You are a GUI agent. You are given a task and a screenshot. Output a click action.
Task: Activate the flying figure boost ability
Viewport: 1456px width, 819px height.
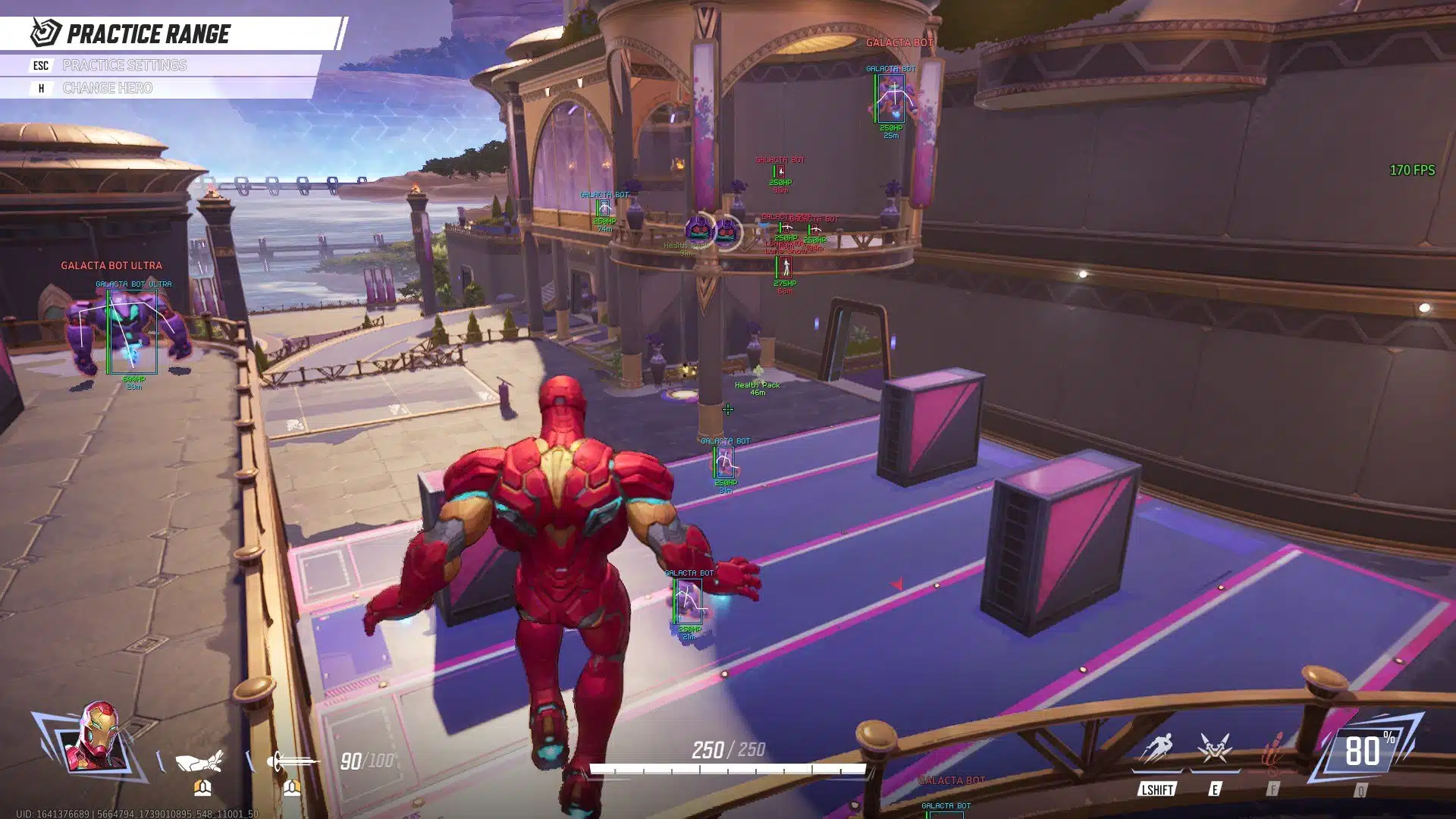1156,749
